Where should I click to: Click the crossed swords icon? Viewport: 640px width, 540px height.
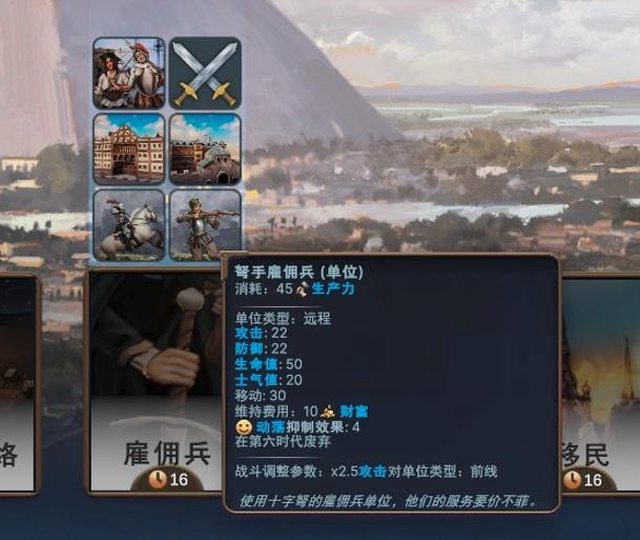click(x=205, y=73)
